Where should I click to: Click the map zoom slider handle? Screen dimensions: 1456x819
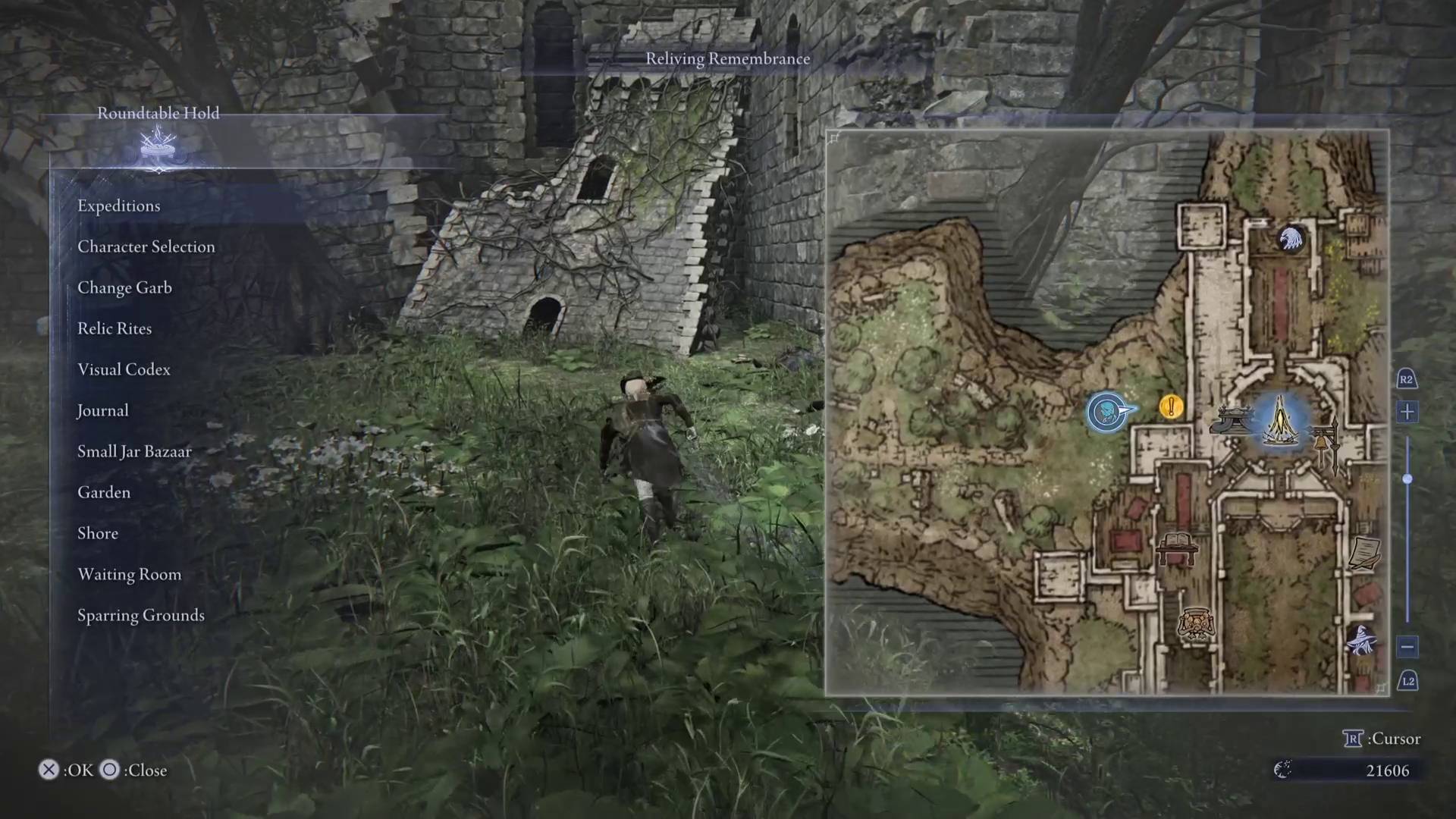tap(1407, 479)
